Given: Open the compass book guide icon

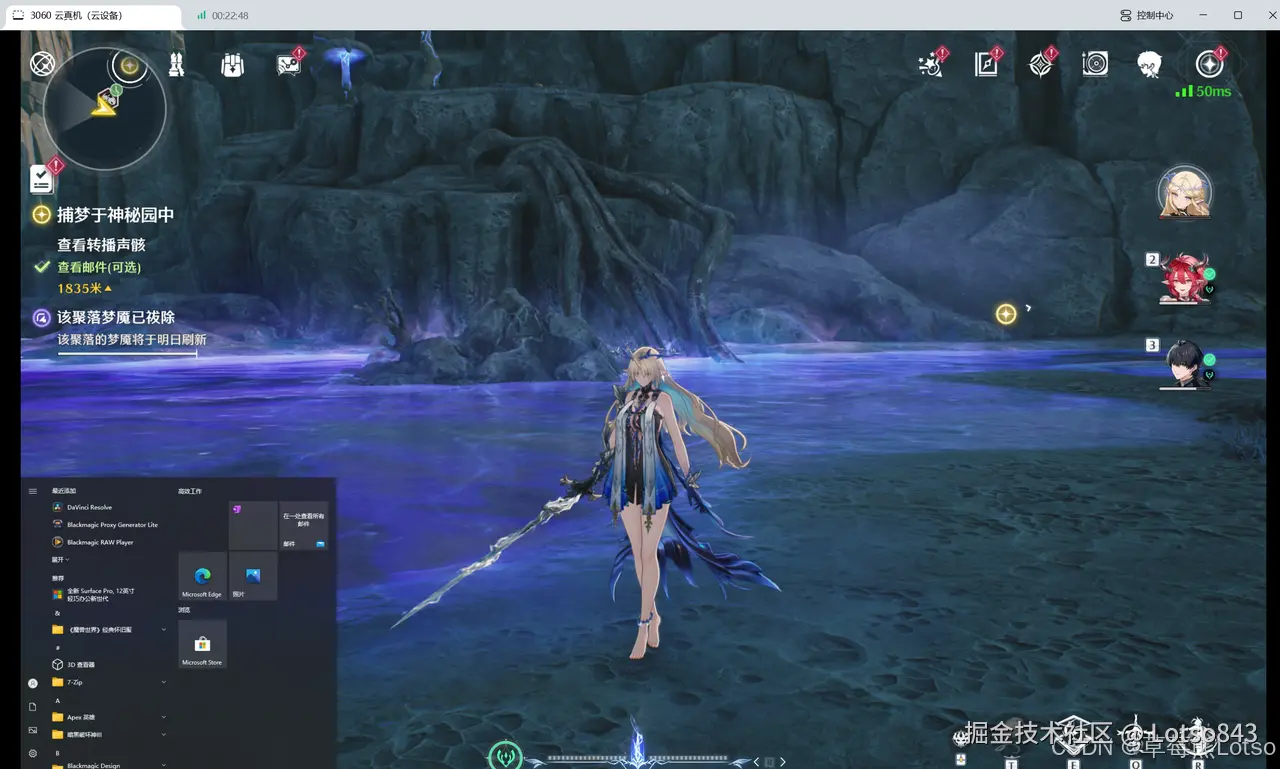Looking at the screenshot, I should (987, 65).
